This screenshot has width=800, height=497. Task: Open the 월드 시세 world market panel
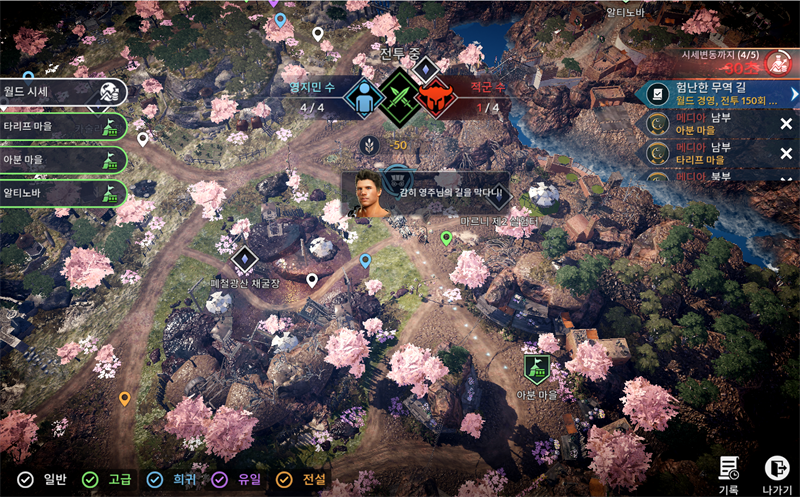62,92
